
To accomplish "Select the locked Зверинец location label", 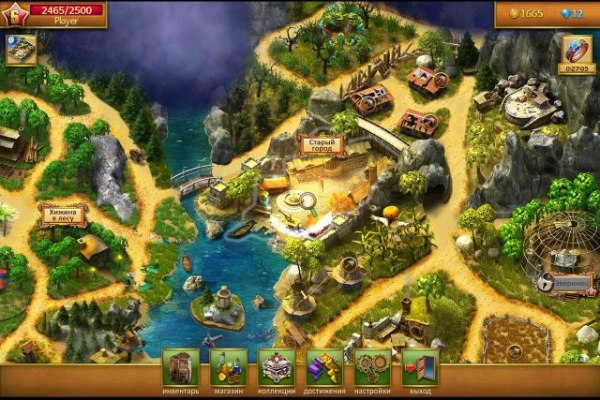I will tap(565, 283).
